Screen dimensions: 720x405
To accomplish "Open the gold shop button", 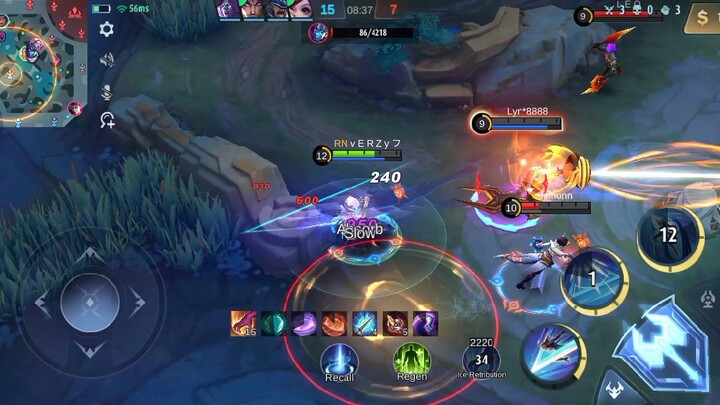I will click(701, 19).
